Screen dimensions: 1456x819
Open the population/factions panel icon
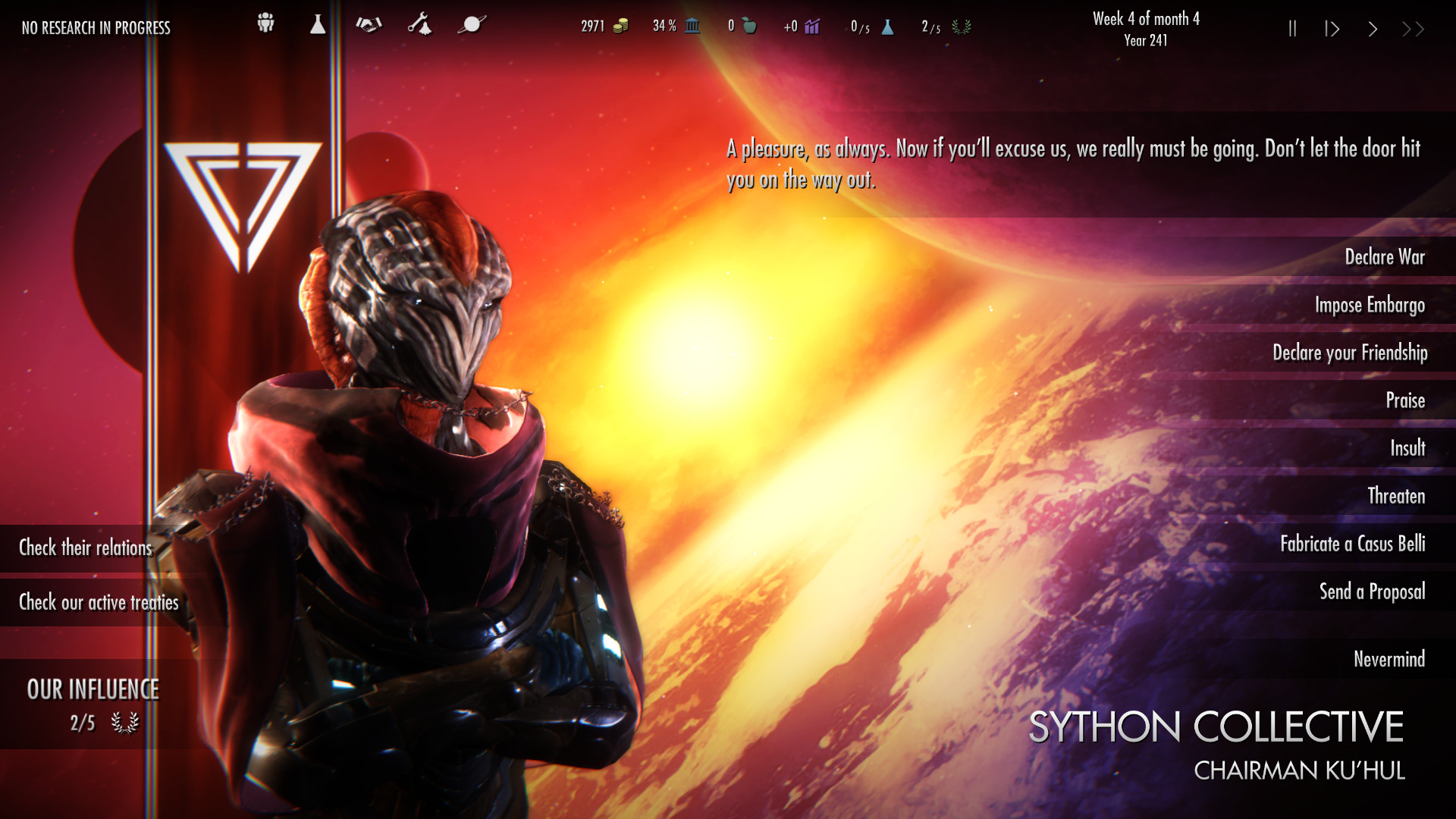click(264, 25)
